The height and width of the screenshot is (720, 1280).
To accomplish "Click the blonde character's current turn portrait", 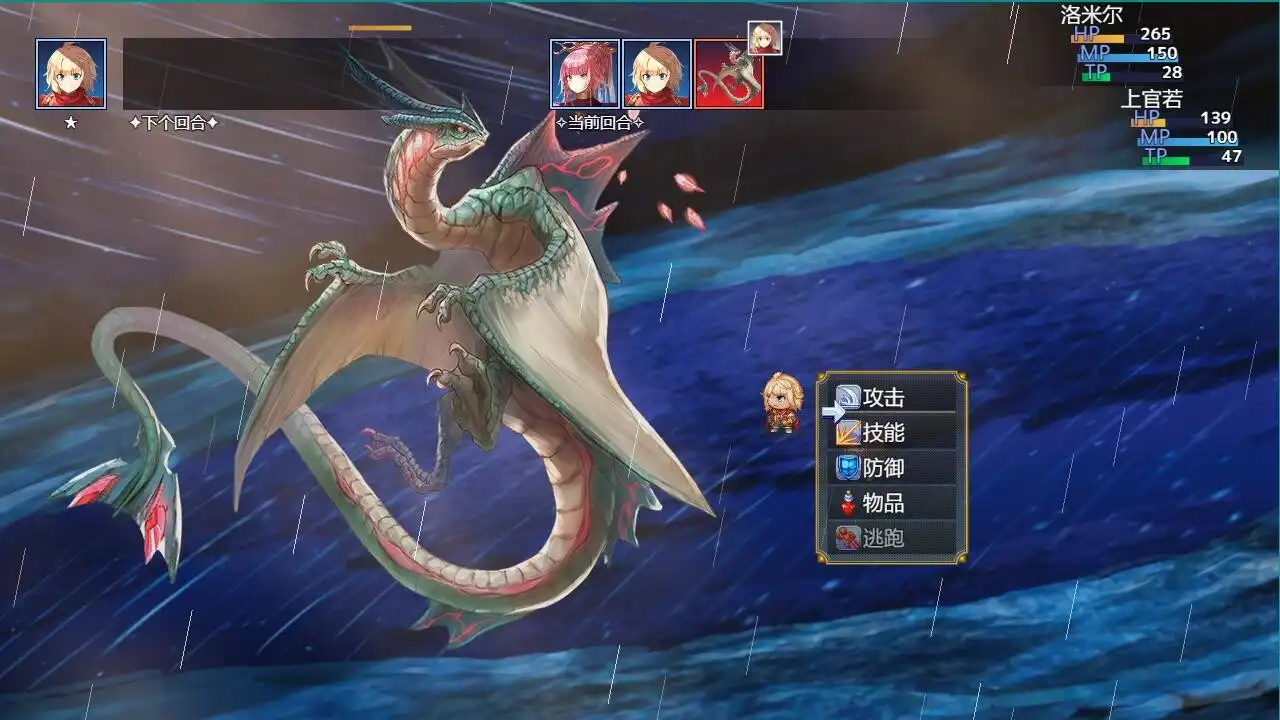I will pos(657,71).
